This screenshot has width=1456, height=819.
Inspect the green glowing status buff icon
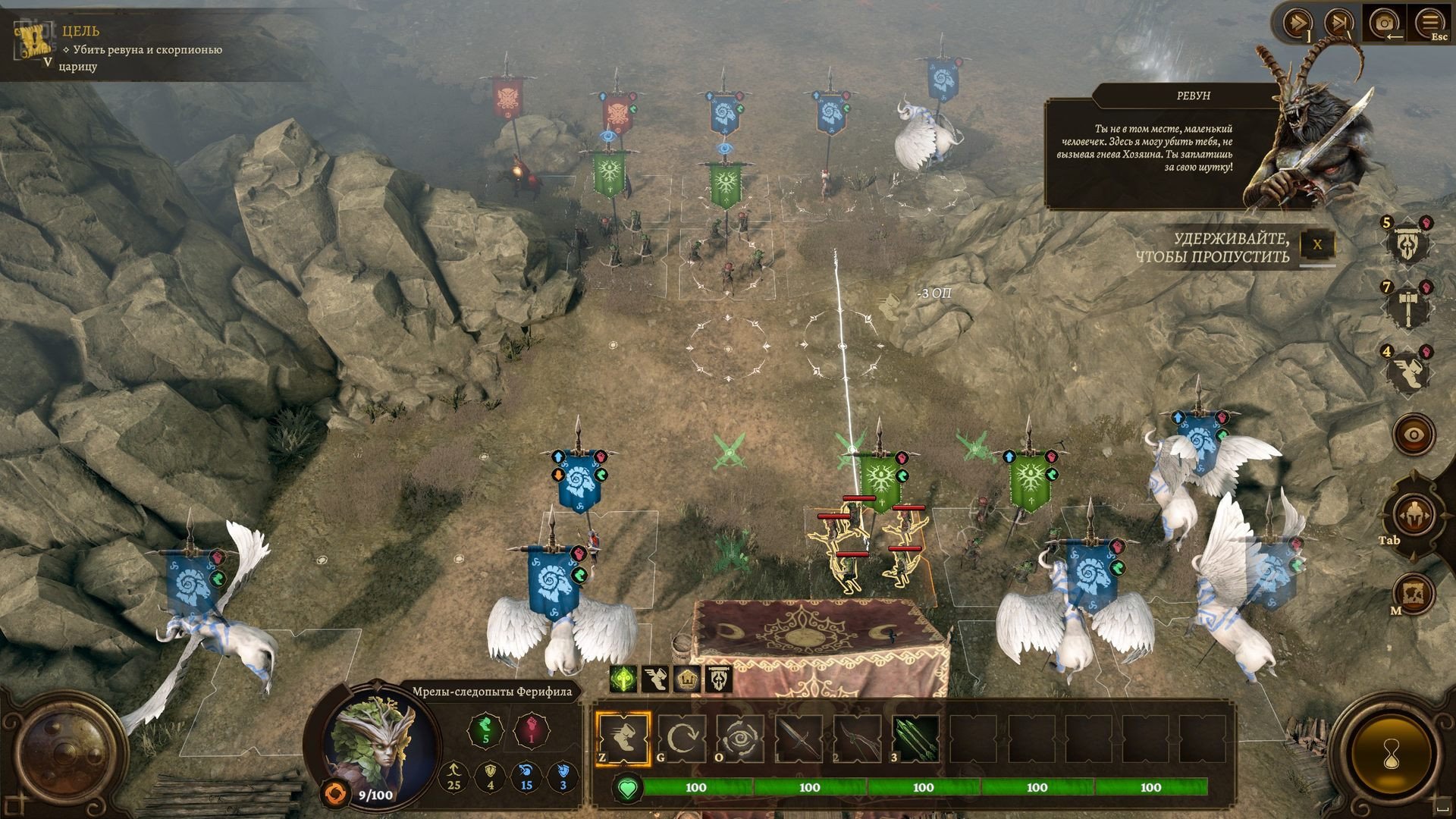[623, 679]
